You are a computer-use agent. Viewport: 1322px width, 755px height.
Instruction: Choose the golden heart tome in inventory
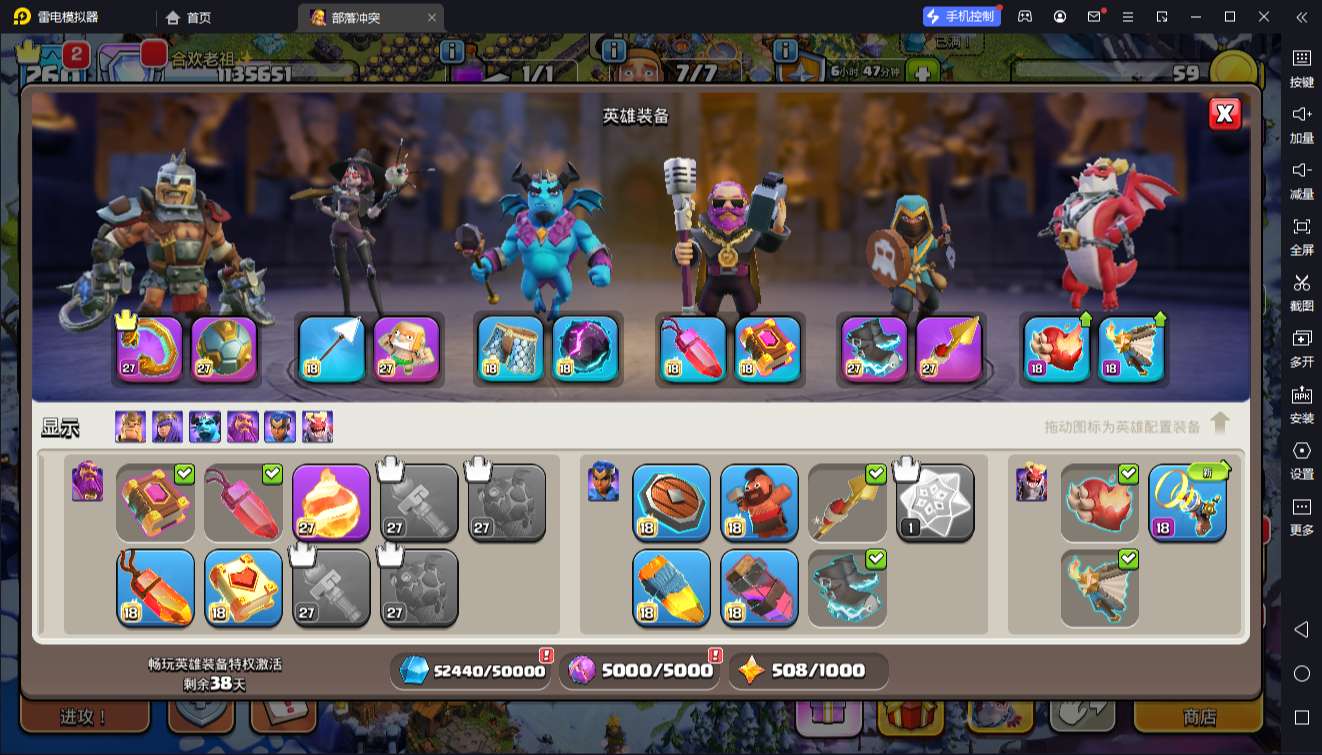[243, 588]
